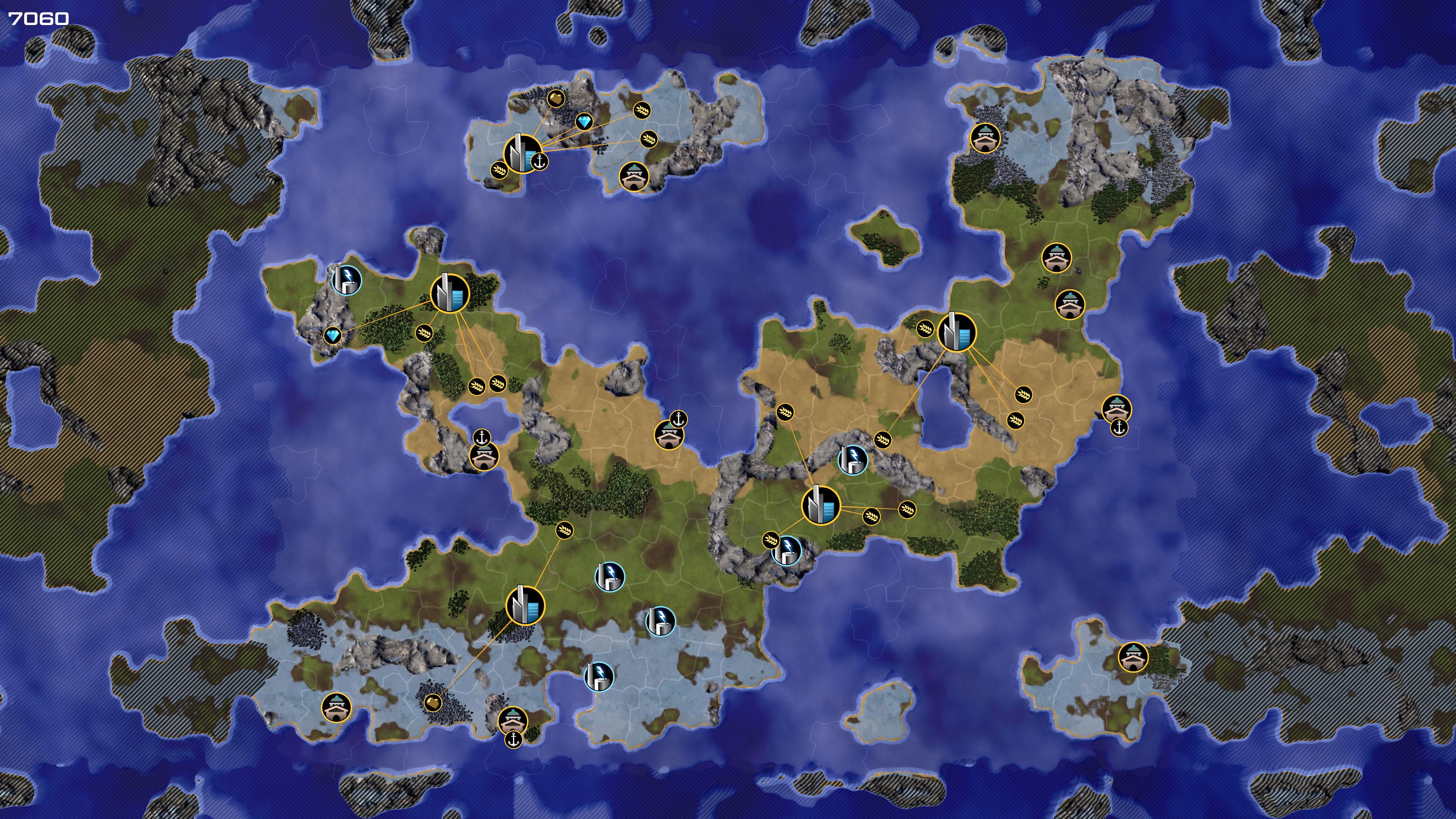This screenshot has height=819, width=1456.
Task: Select the city marker with an anchor badge
Action: point(521,153)
